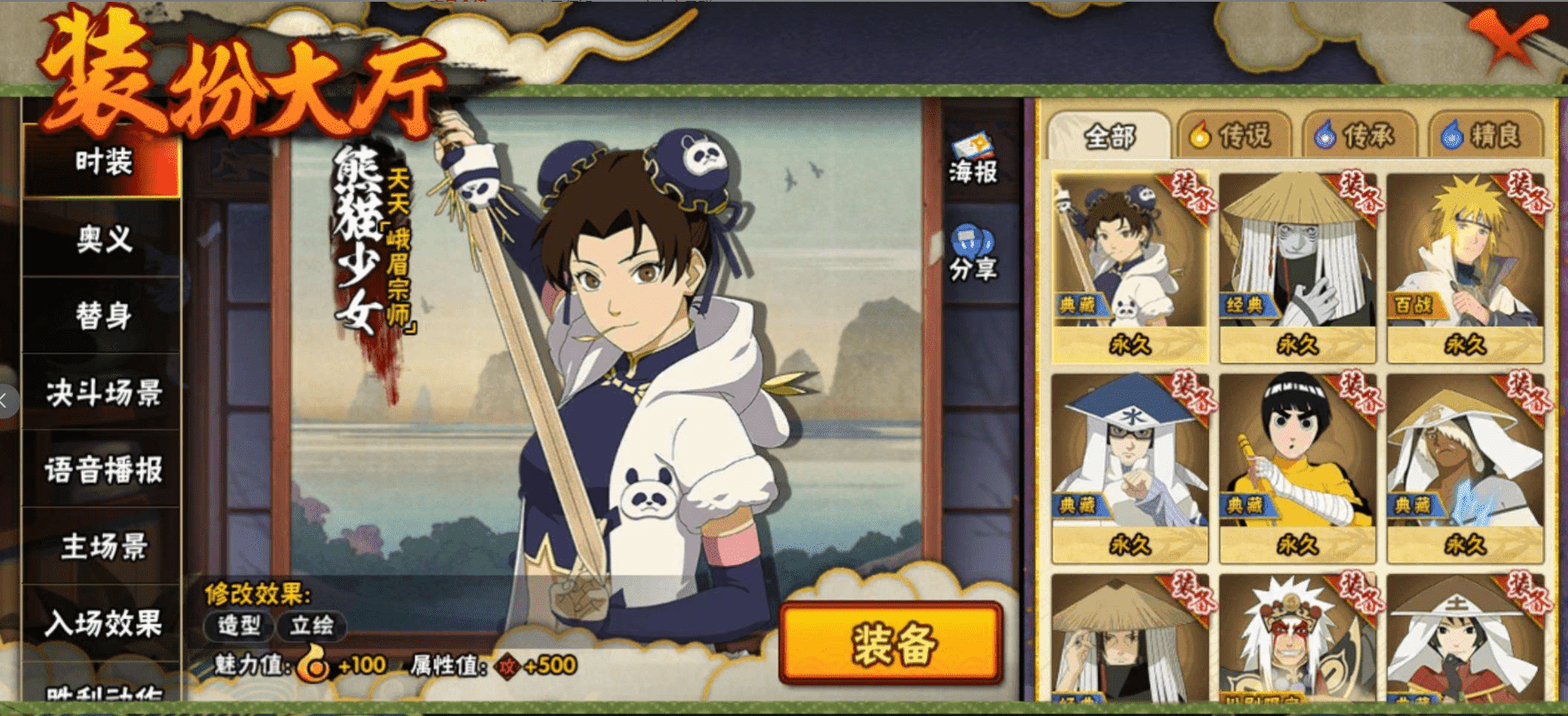Open the 奥义 menu entry
This screenshot has height=716, width=1568.
pyautogui.click(x=102, y=239)
